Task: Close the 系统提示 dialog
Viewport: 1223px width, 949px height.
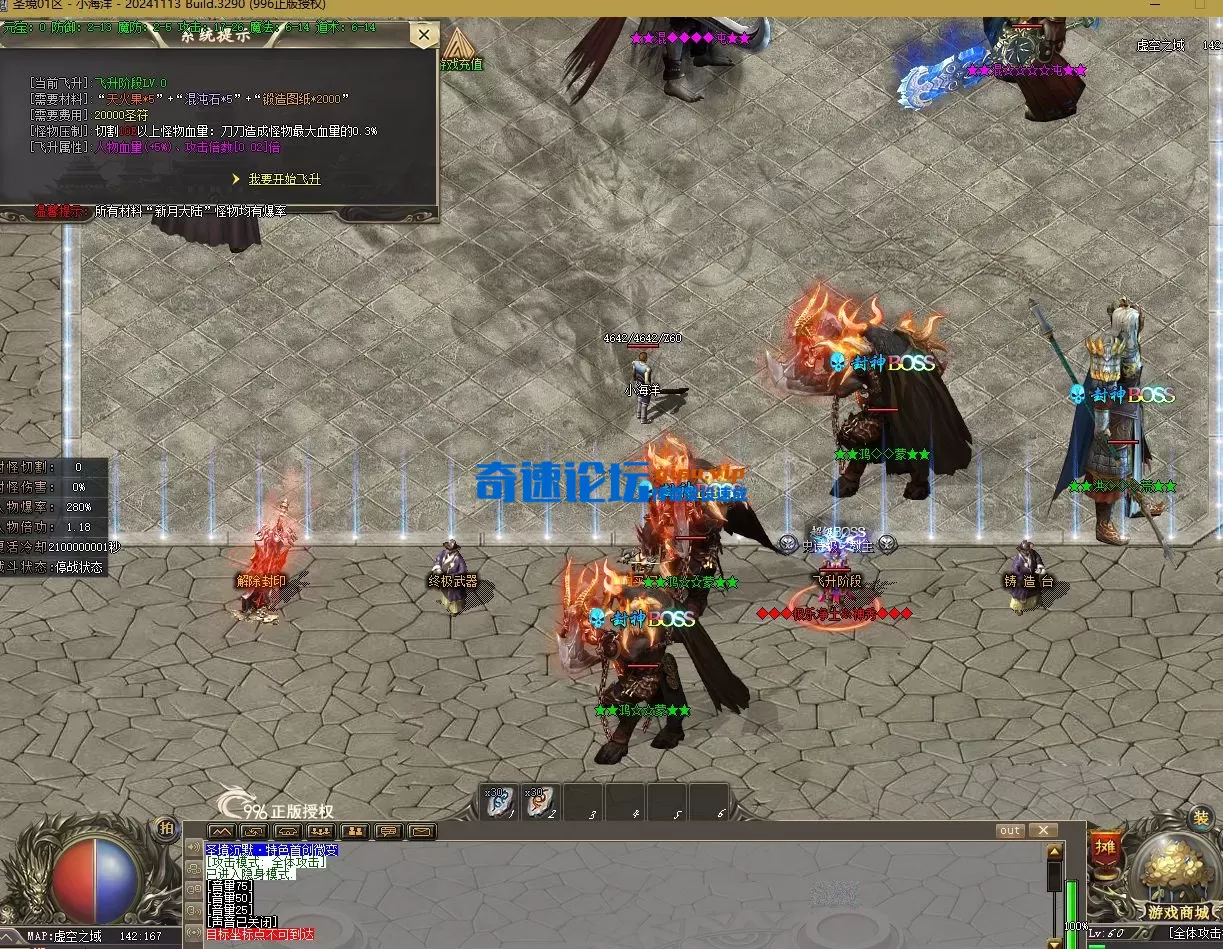Action: click(x=424, y=36)
